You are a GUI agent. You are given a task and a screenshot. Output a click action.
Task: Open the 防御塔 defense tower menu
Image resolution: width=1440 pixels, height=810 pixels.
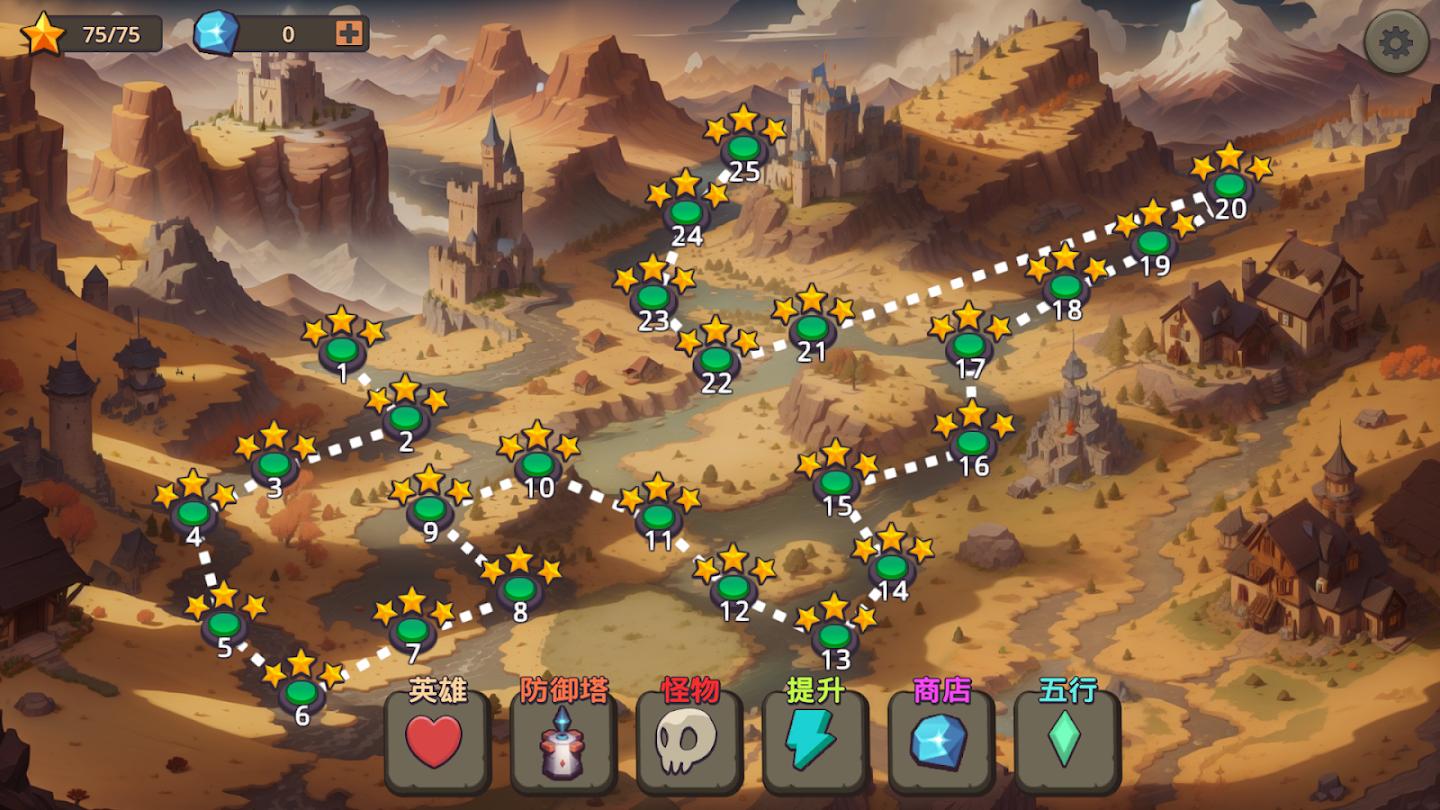(562, 742)
